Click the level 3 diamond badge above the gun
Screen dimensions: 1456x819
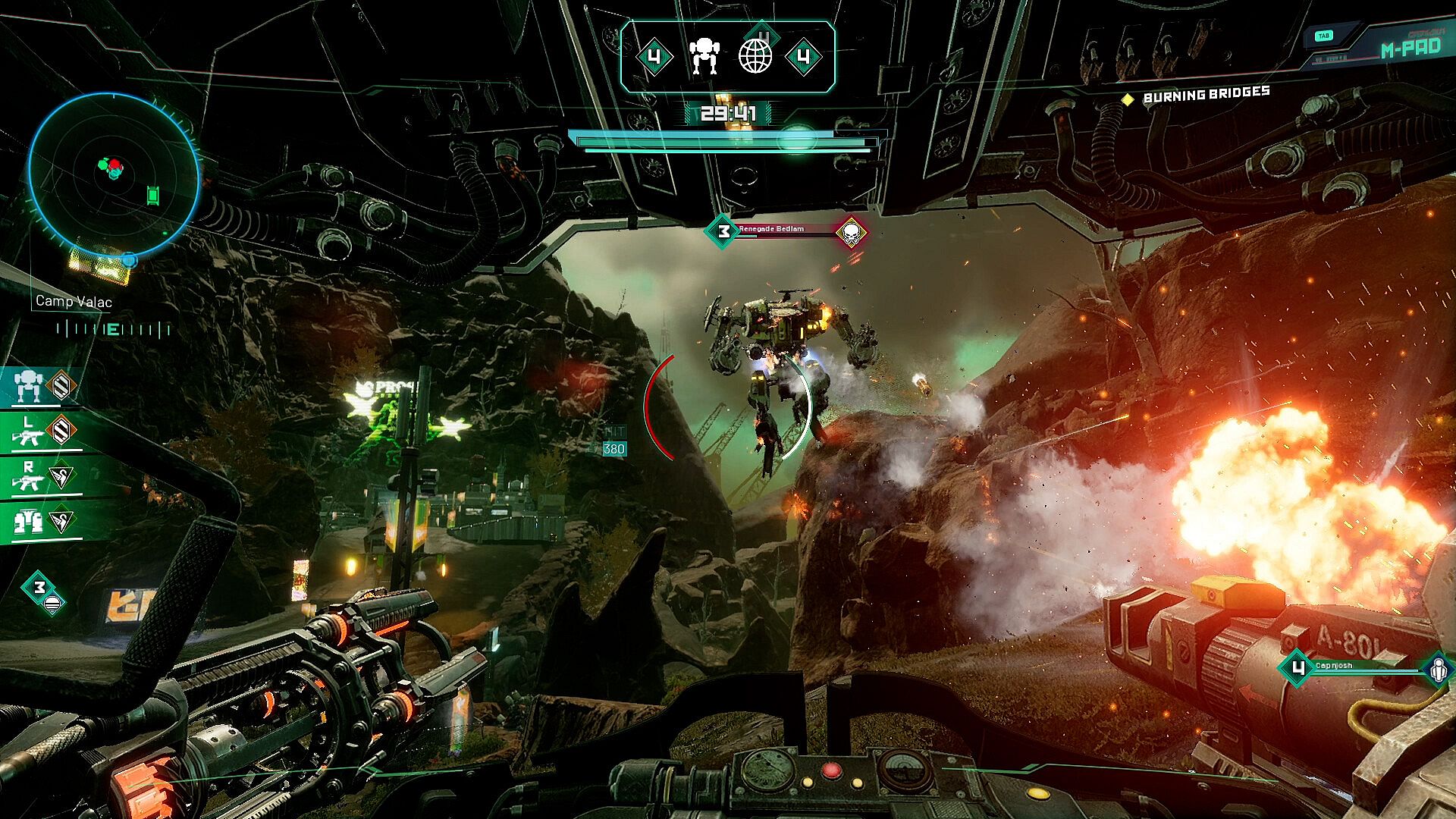click(39, 588)
